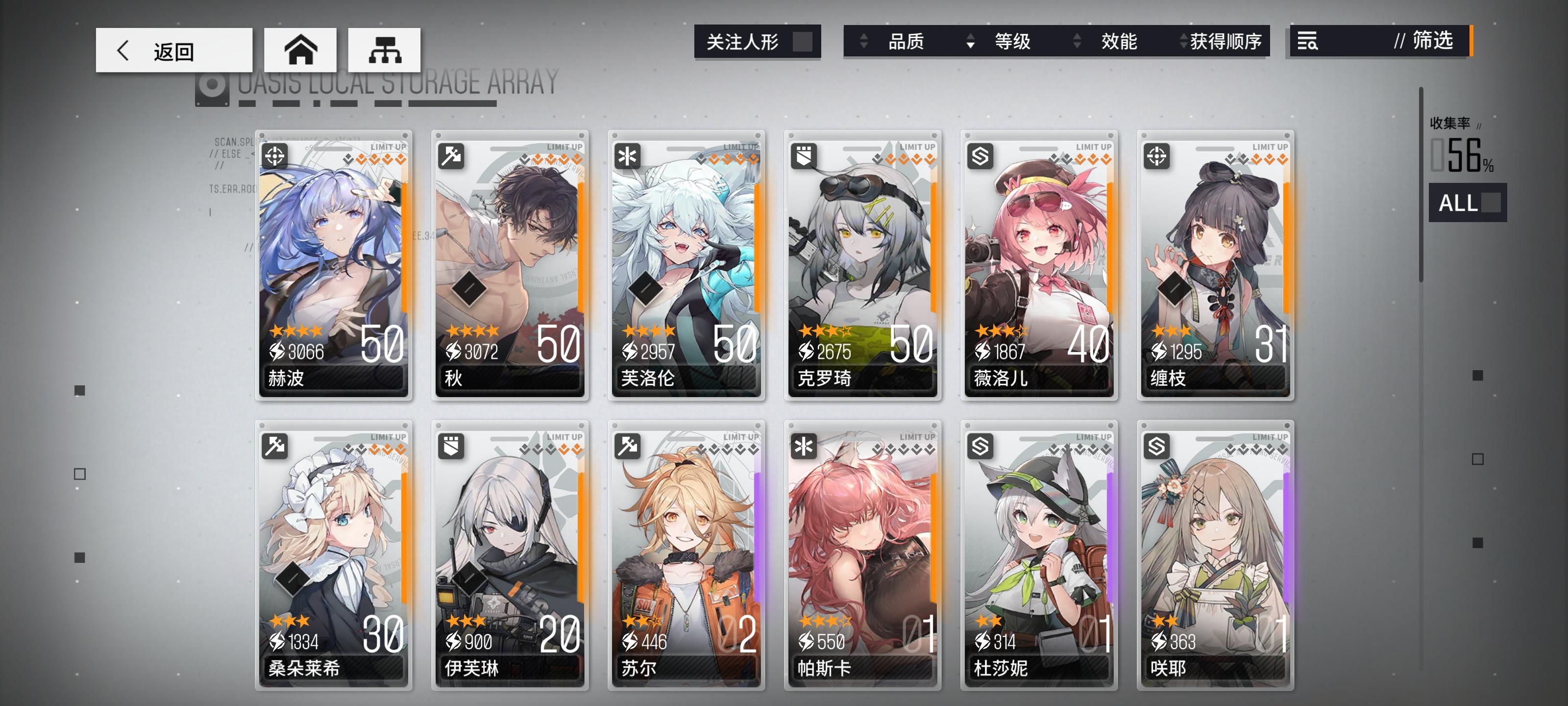Click the sort arrows next to 品质
Viewport: 1568px width, 706px height.
coord(864,41)
